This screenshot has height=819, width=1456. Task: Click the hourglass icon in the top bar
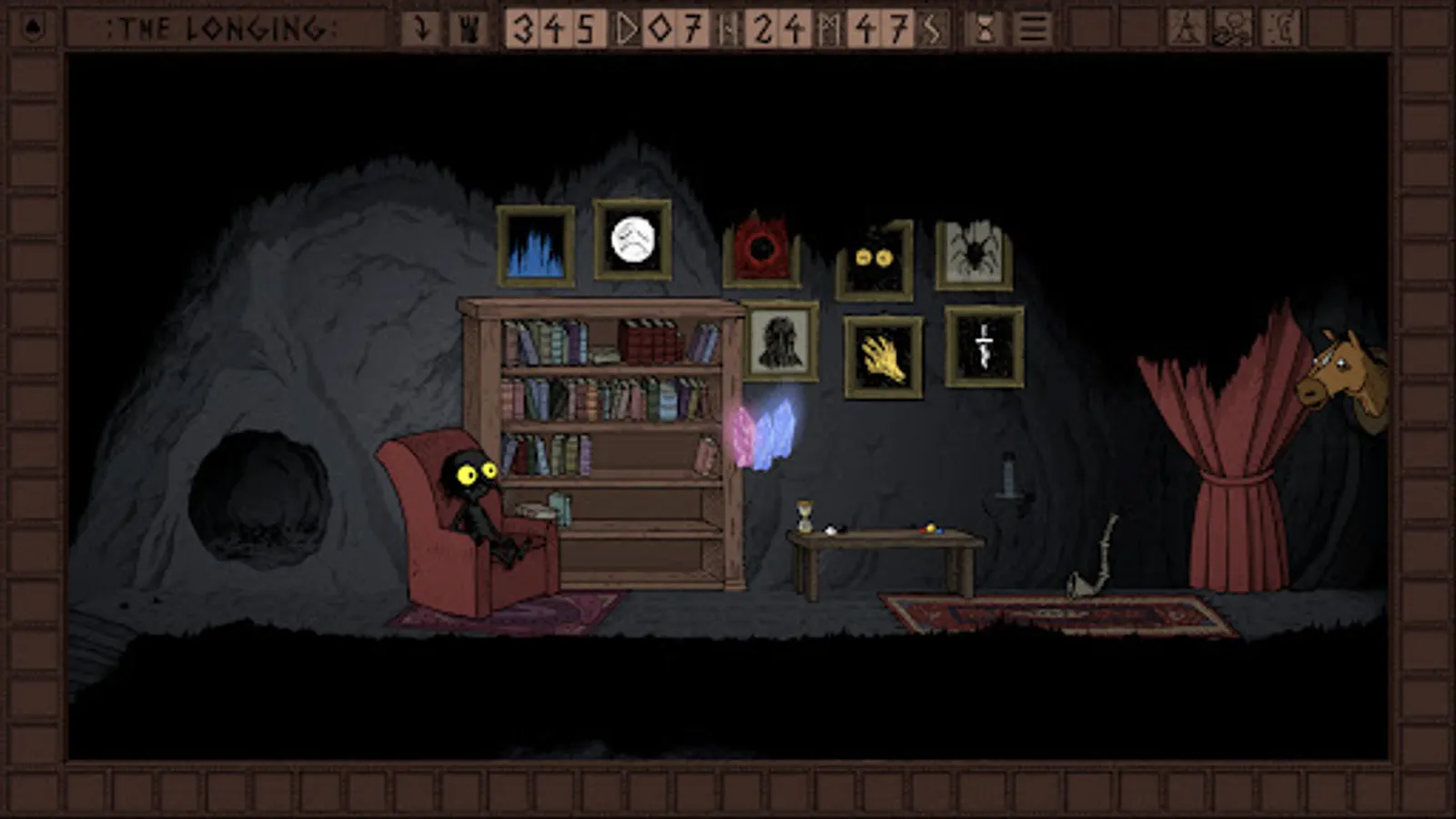click(986, 27)
